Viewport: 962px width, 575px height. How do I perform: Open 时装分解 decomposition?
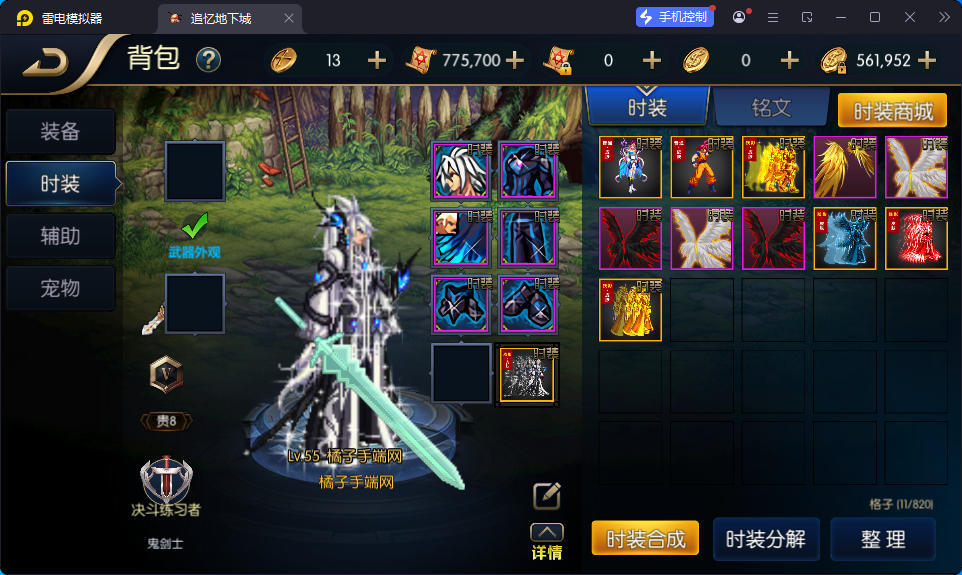(766, 538)
